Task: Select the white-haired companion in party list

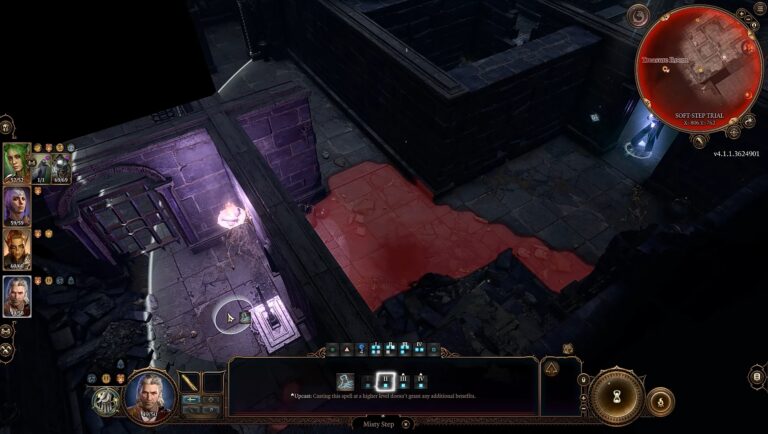Action: pos(16,295)
